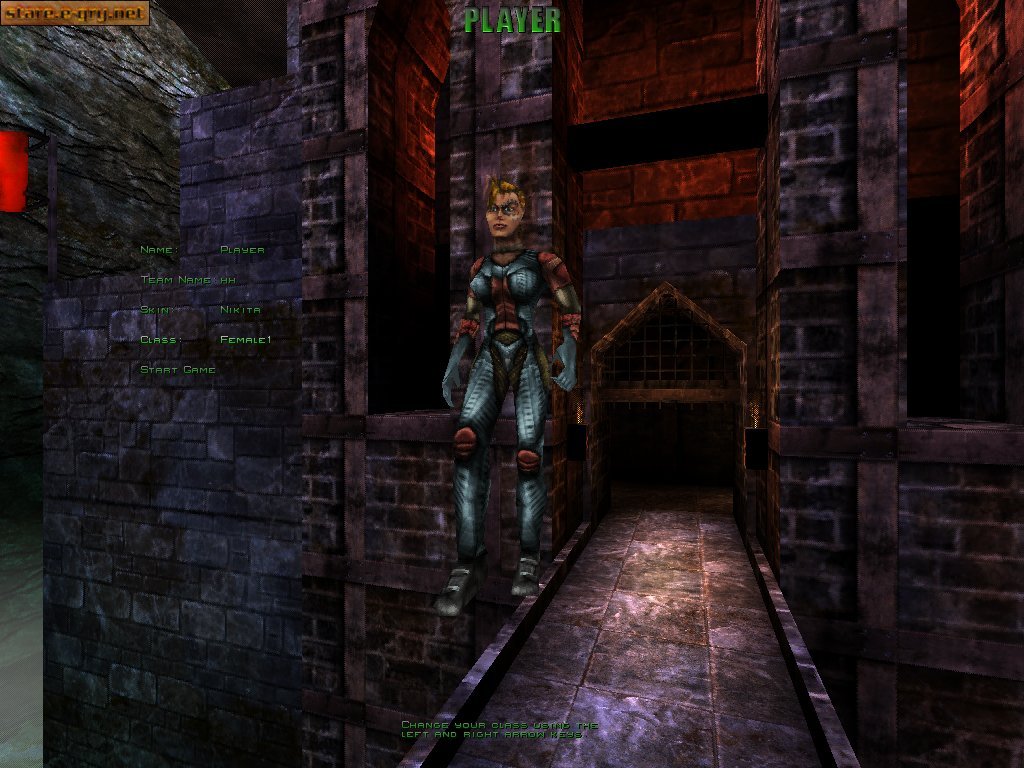
Task: Click Start Game in the player menu
Action: (x=178, y=370)
